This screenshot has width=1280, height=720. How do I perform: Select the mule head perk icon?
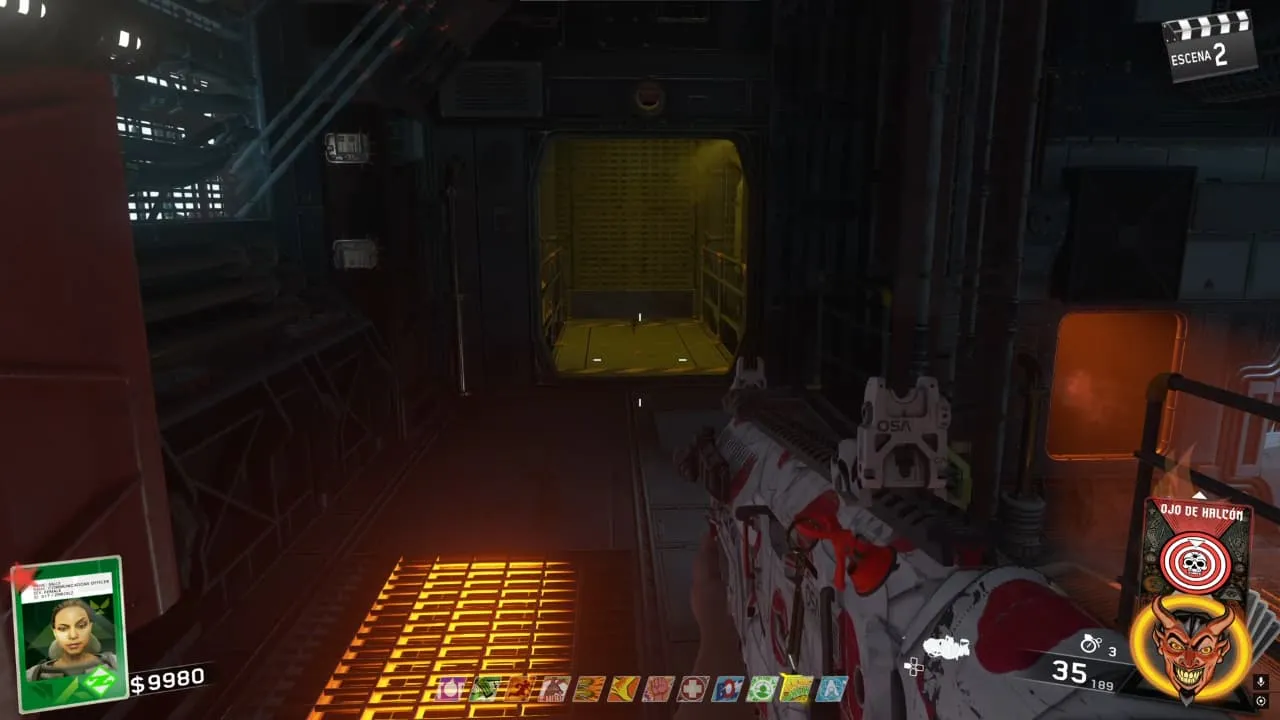pos(554,689)
